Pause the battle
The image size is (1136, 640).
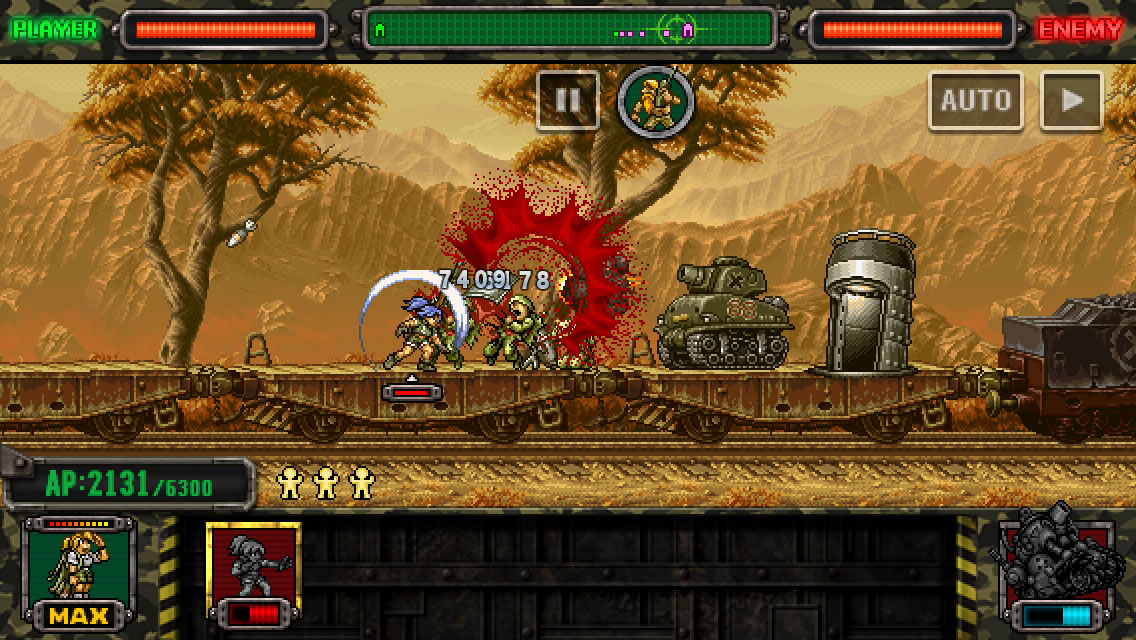point(567,100)
